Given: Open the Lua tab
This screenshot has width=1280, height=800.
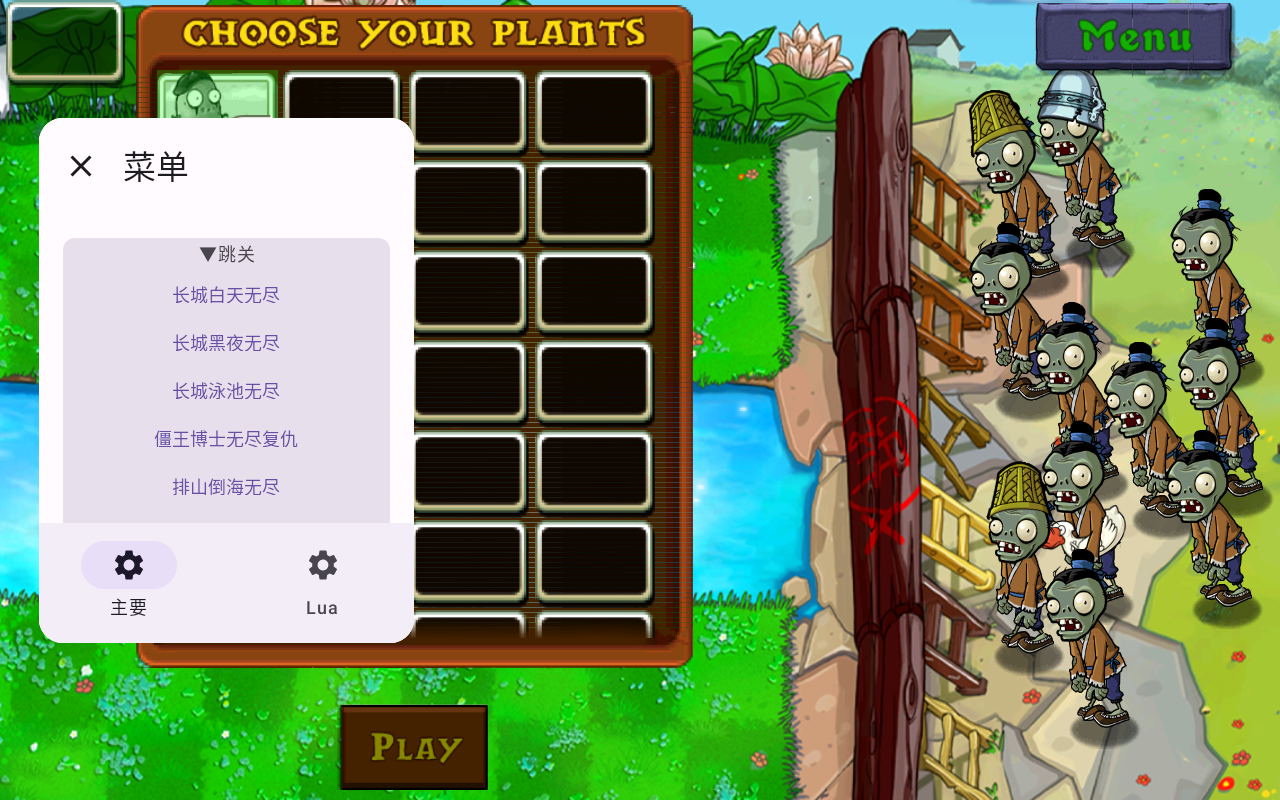Looking at the screenshot, I should click(x=322, y=580).
